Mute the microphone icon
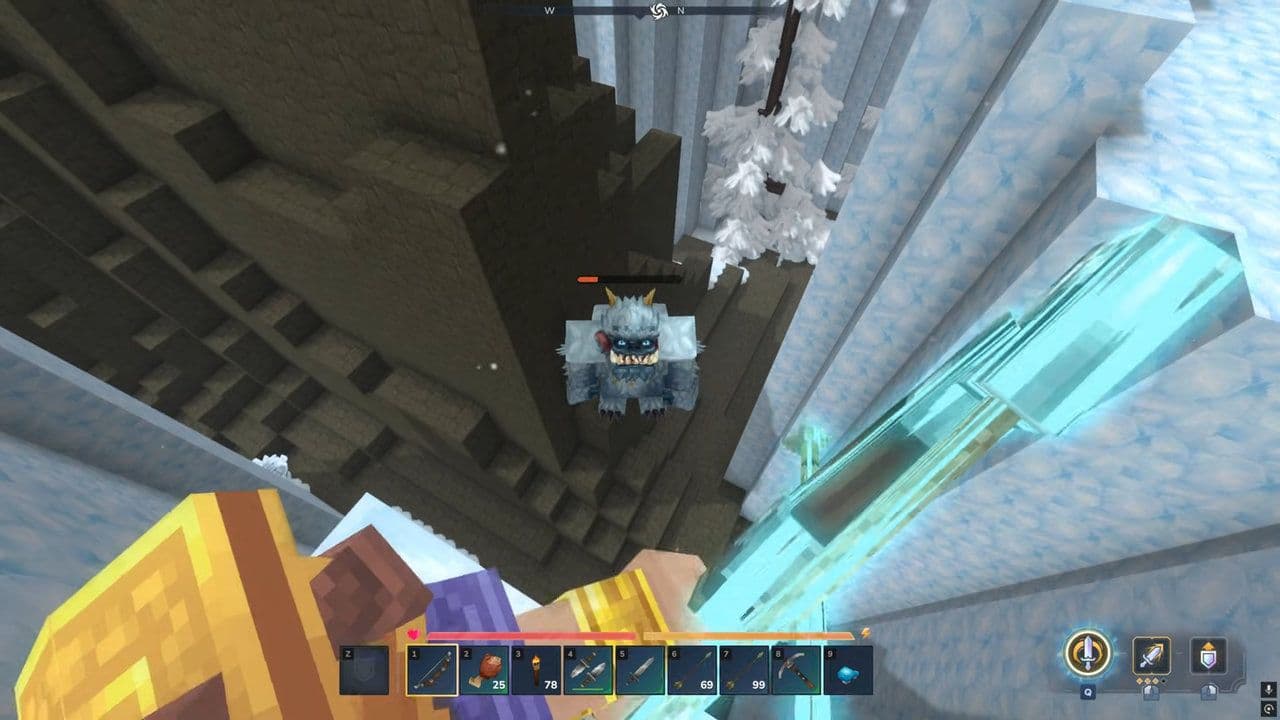The height and width of the screenshot is (720, 1280). point(1268,690)
